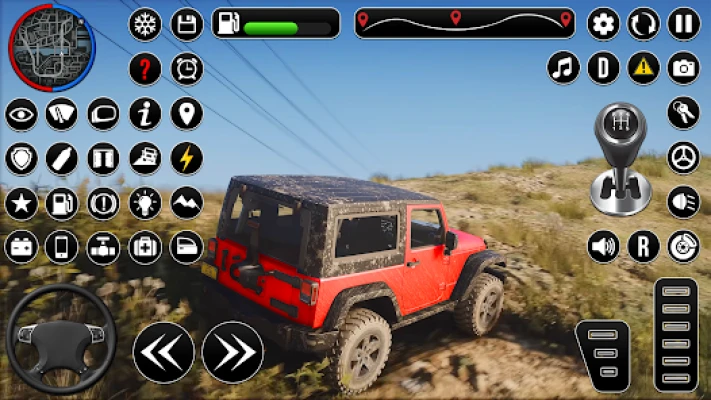The width and height of the screenshot is (711, 400).
Task: Toggle the eye view icon
Action: pos(21,114)
